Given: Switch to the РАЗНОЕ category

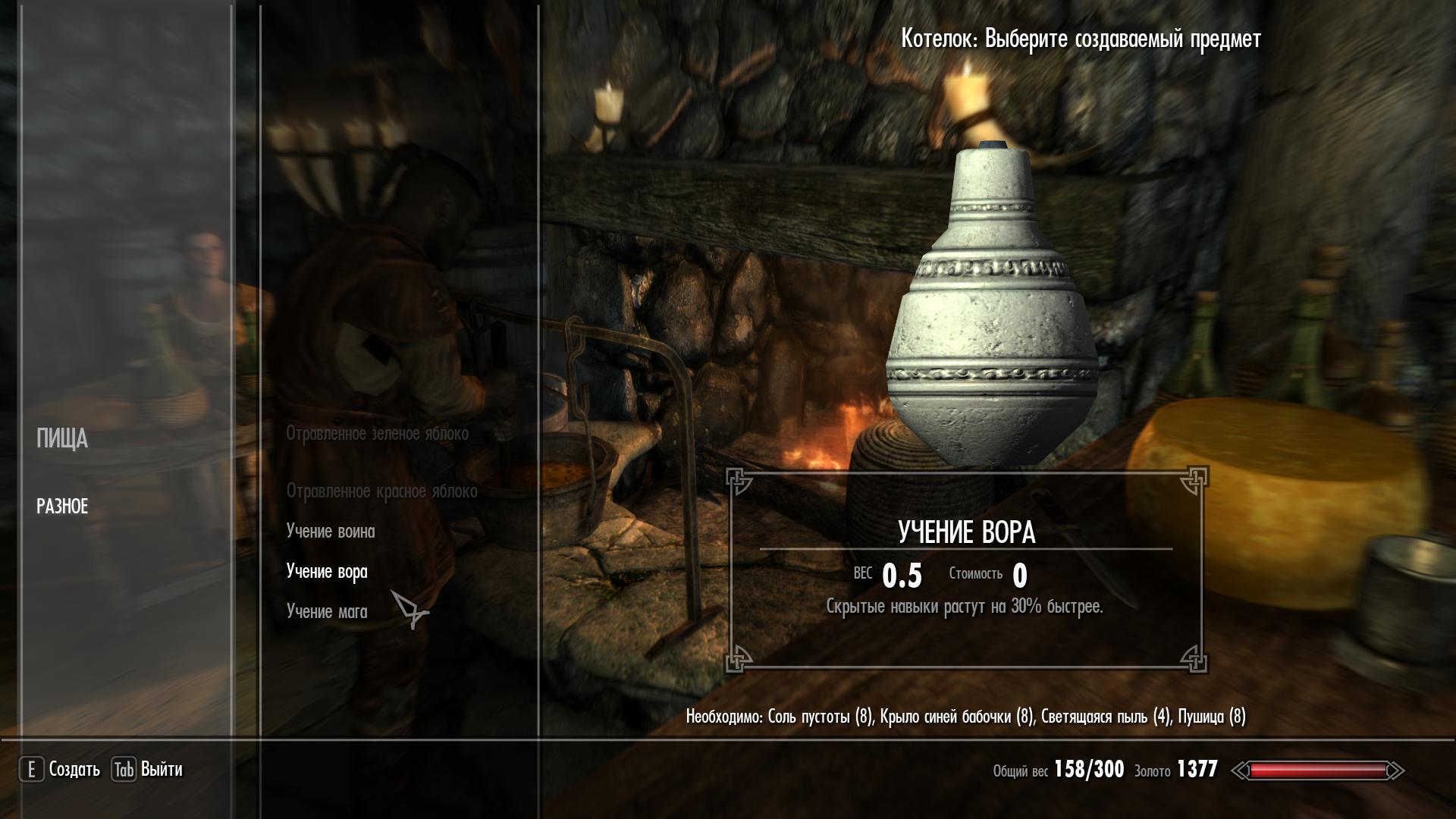Looking at the screenshot, I should [62, 507].
